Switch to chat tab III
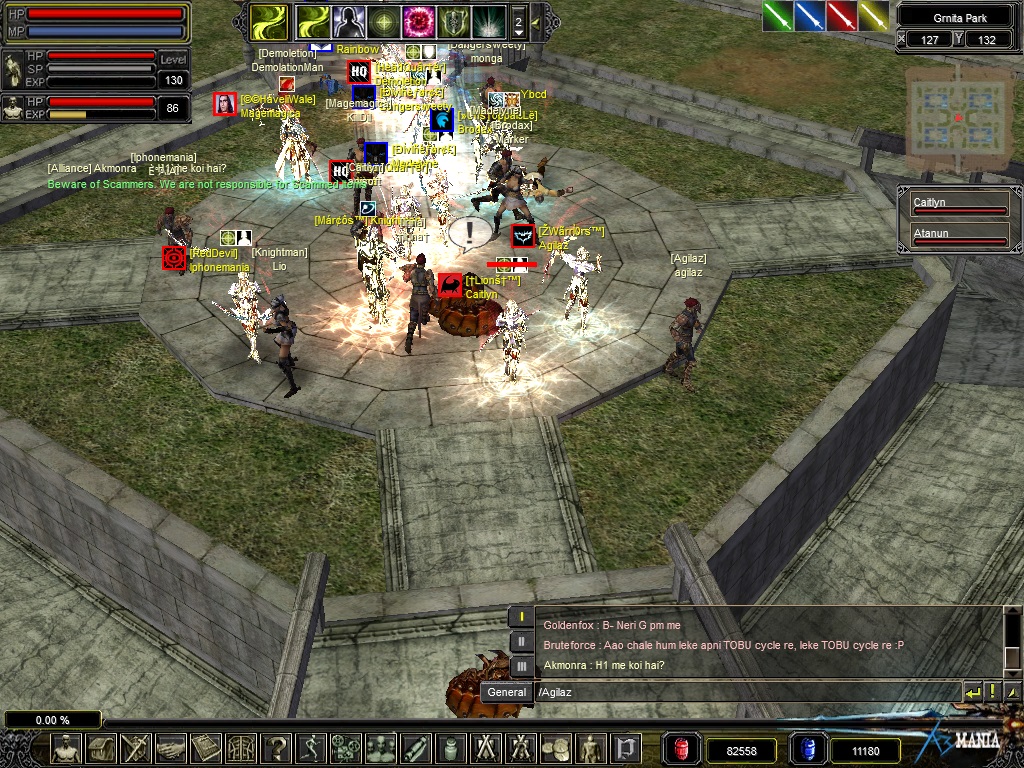 (521, 665)
